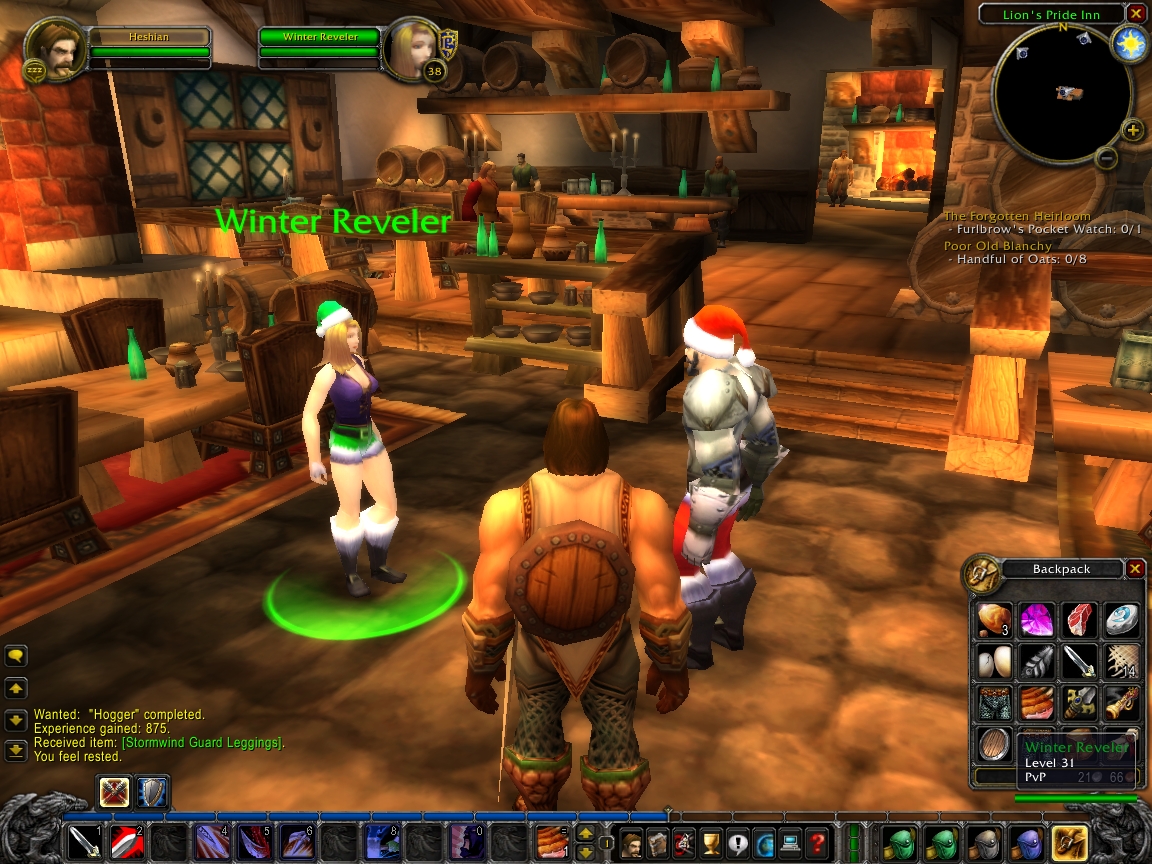Close the Backpack window
Screen dimensions: 1152x864
coord(1135,569)
